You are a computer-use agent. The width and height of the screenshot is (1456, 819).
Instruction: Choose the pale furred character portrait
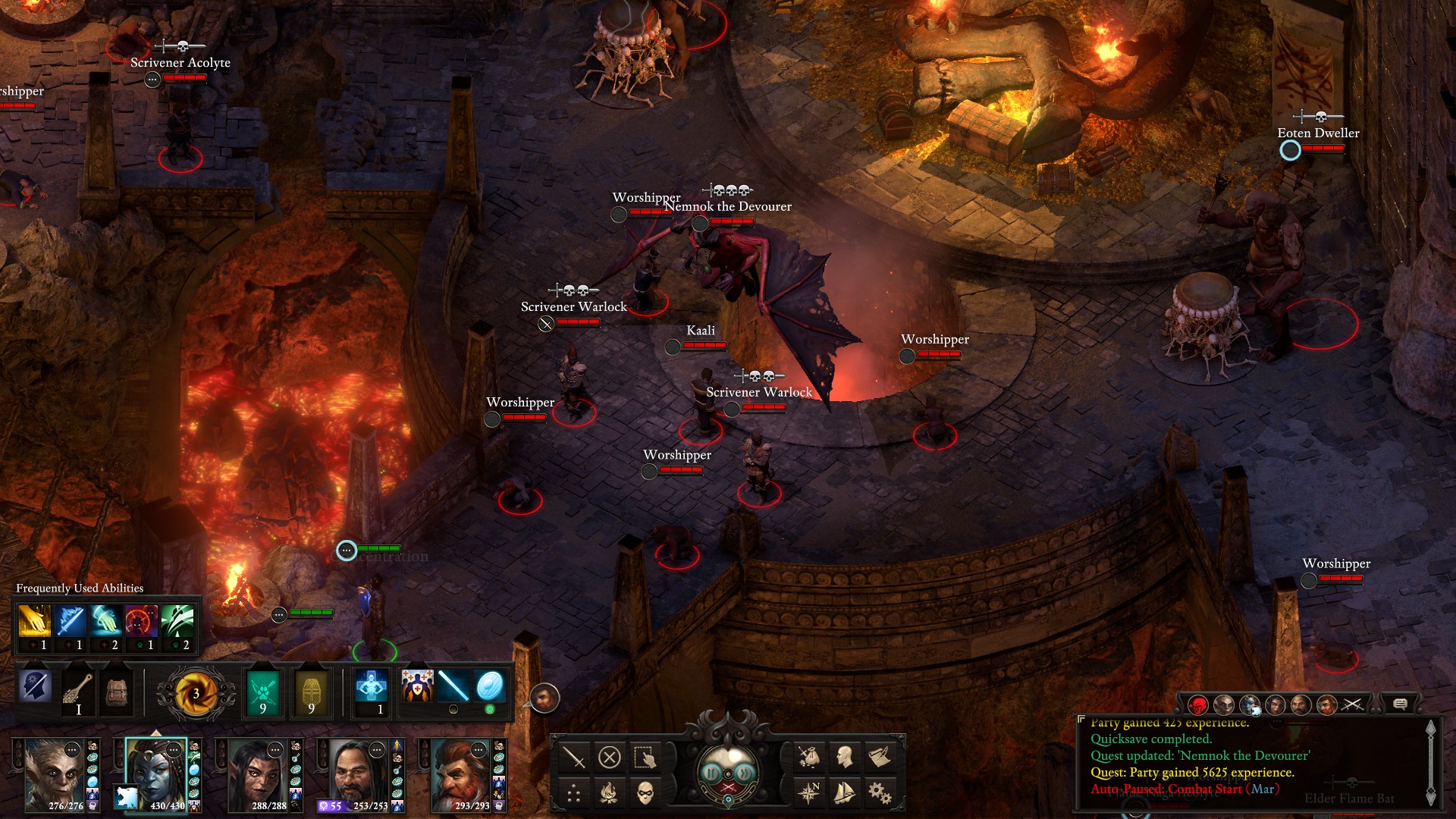[x=54, y=775]
